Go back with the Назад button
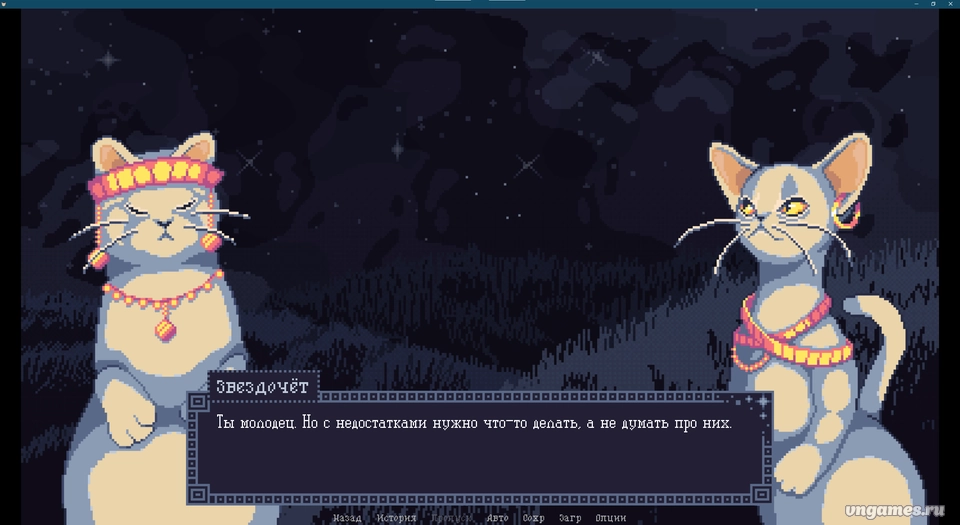Image resolution: width=960 pixels, height=525 pixels. tap(347, 518)
